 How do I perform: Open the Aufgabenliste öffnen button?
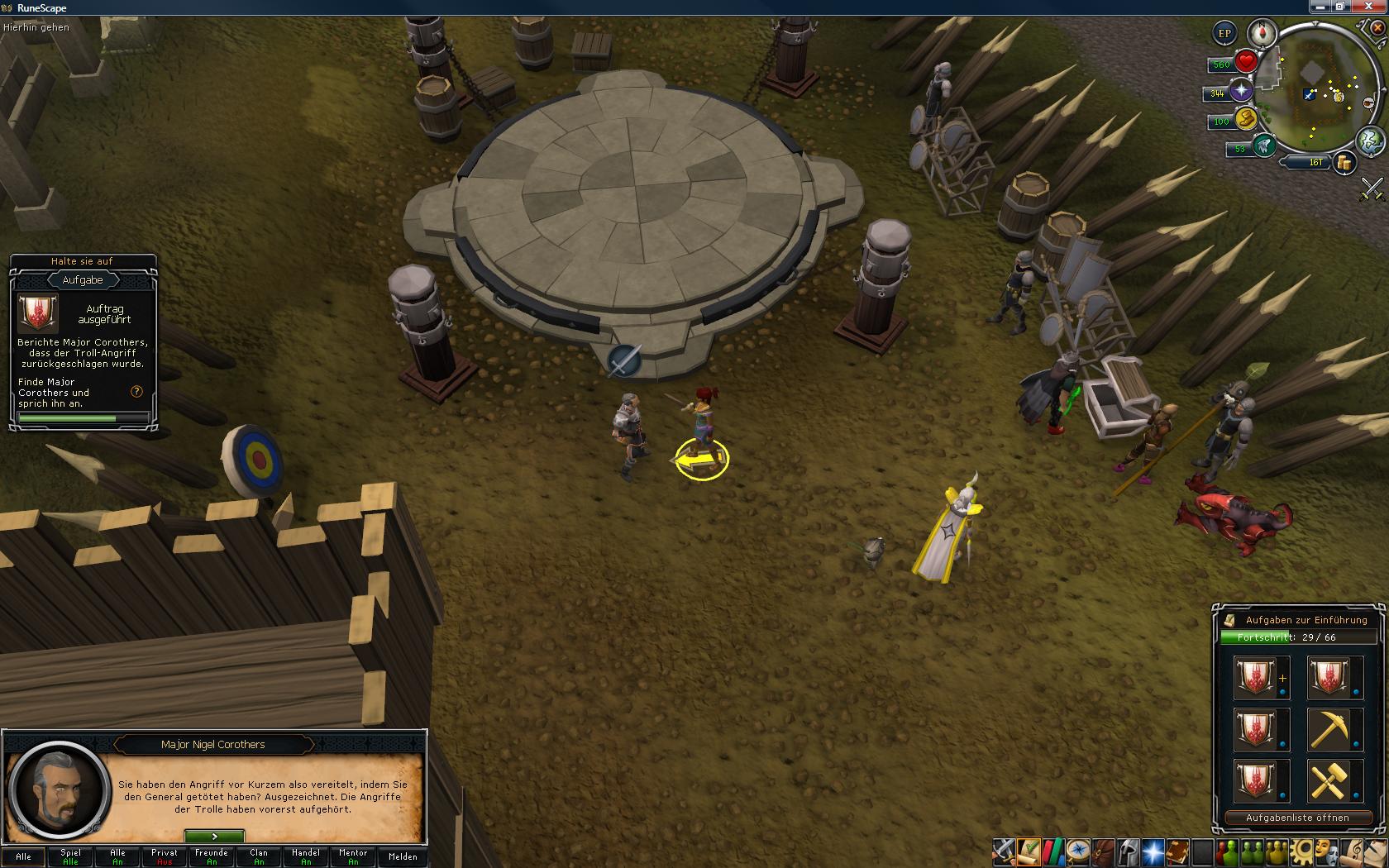1296,818
